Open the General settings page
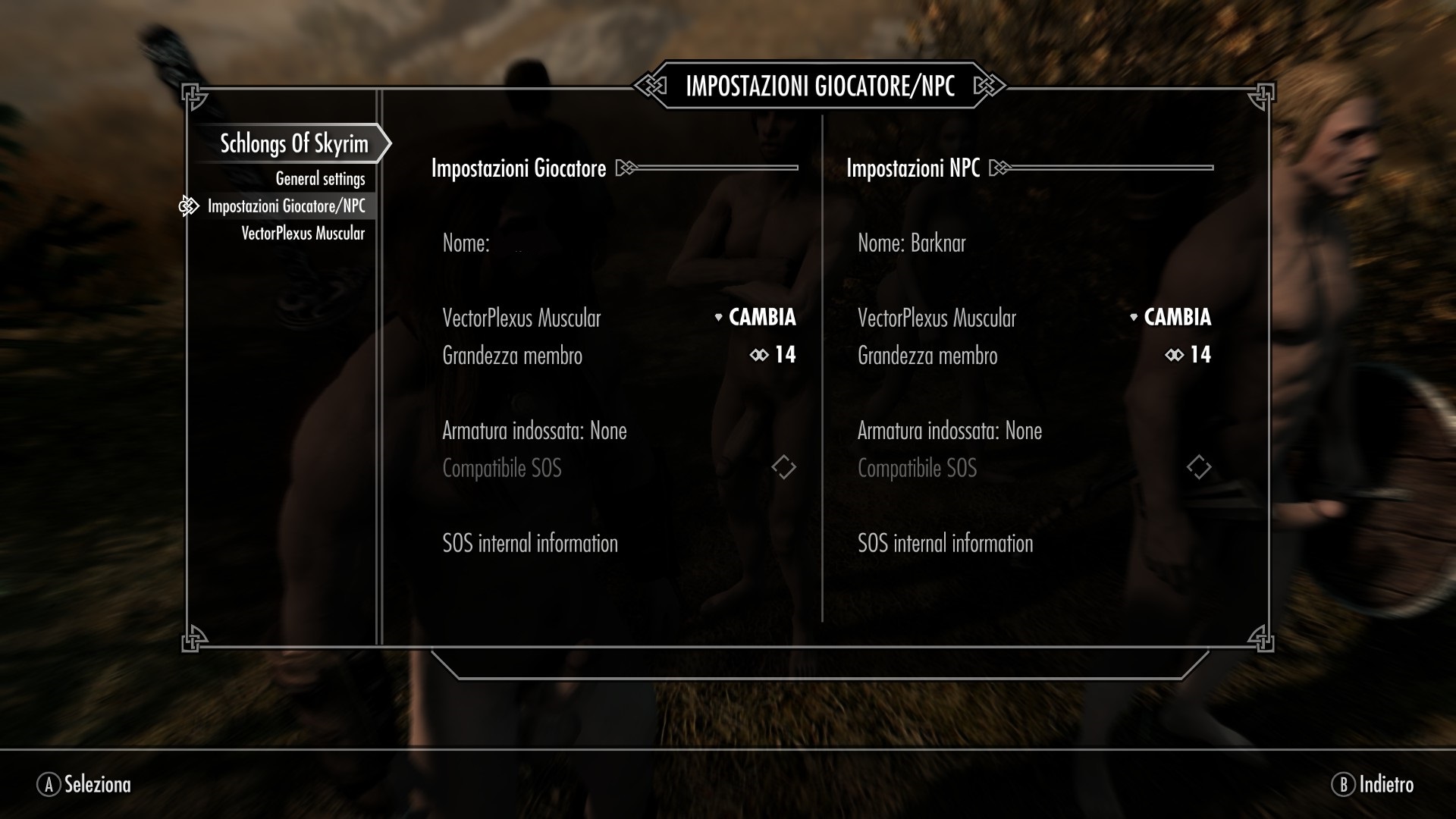 tap(320, 179)
